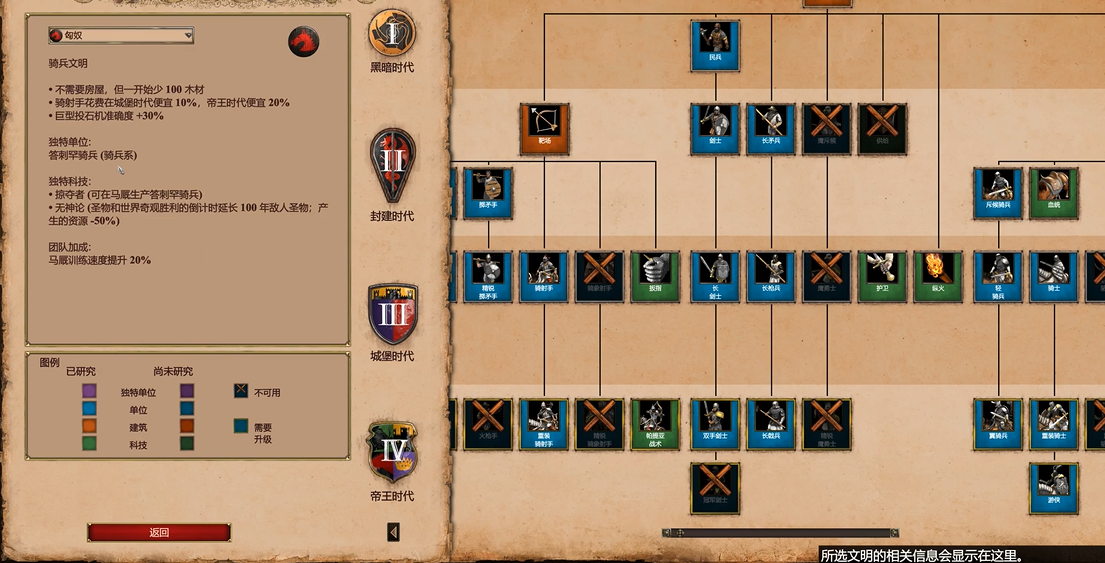
Task: Pick the 长矛兵 spearman unit tile
Action: (x=771, y=129)
